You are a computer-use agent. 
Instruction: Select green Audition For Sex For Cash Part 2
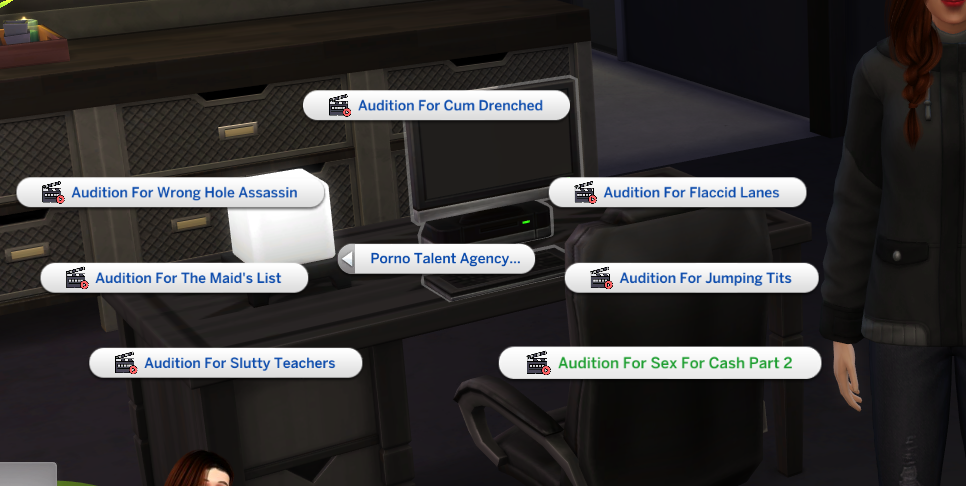tap(660, 363)
